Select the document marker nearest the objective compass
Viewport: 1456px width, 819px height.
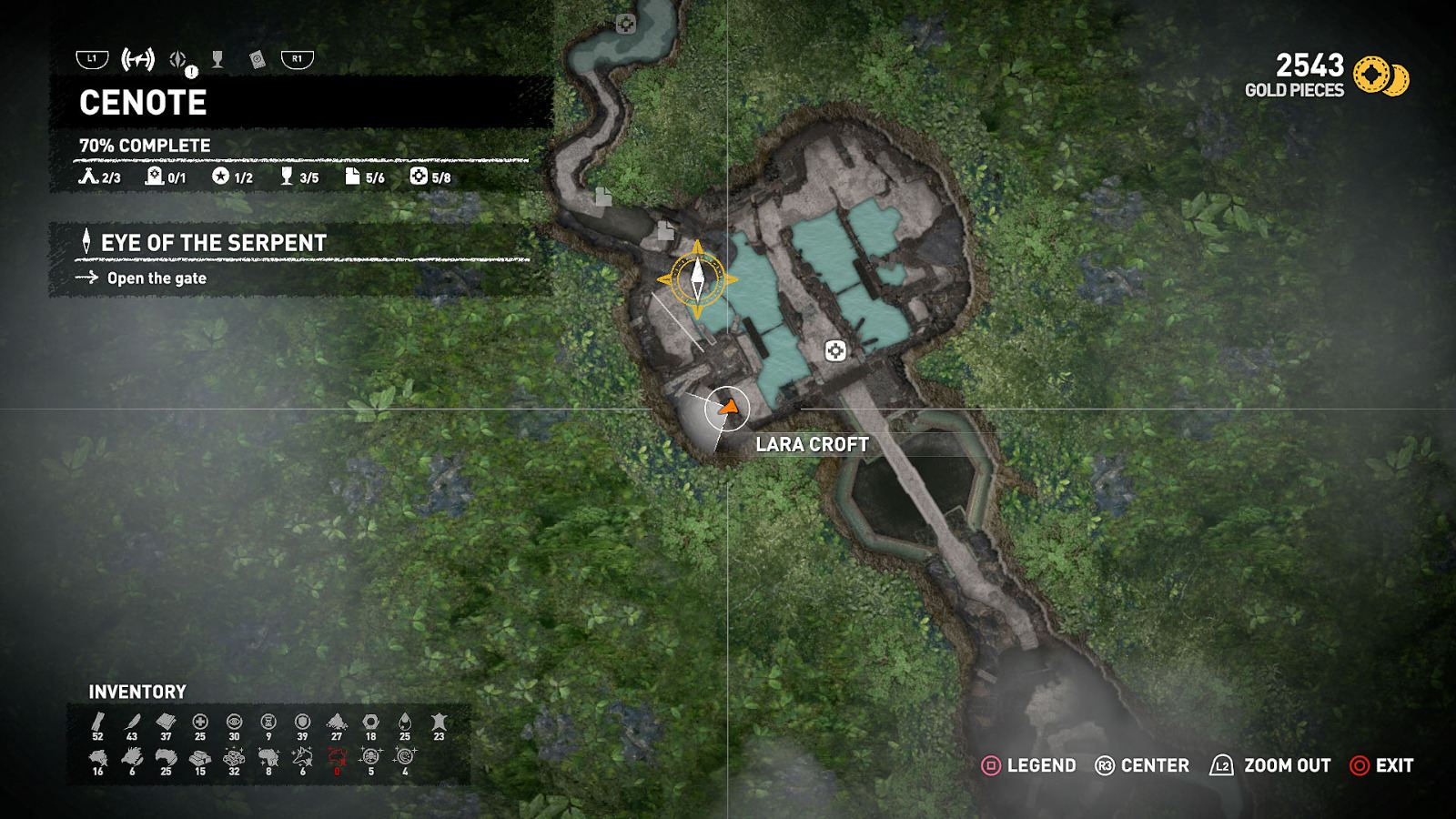coord(666,231)
